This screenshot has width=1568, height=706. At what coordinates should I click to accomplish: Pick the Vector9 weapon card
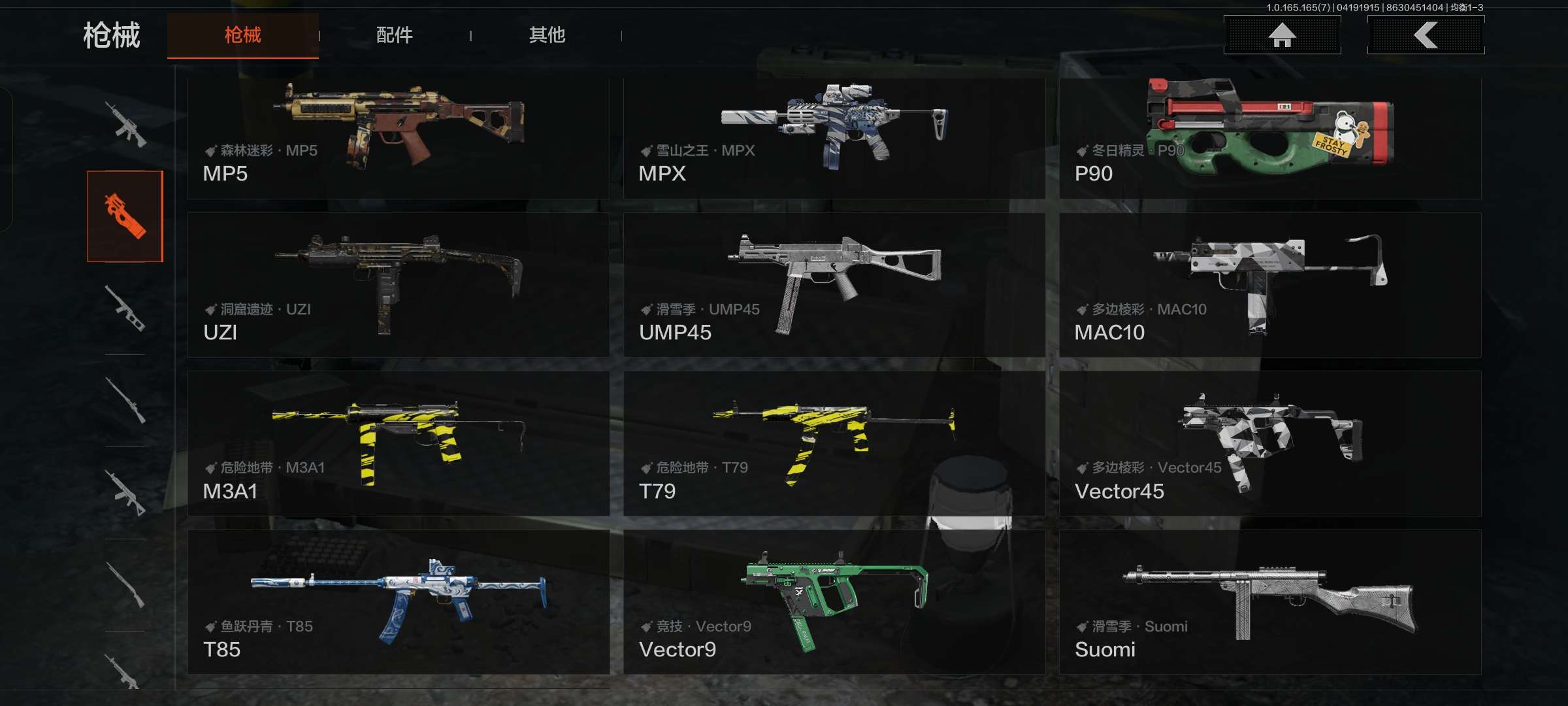click(834, 602)
